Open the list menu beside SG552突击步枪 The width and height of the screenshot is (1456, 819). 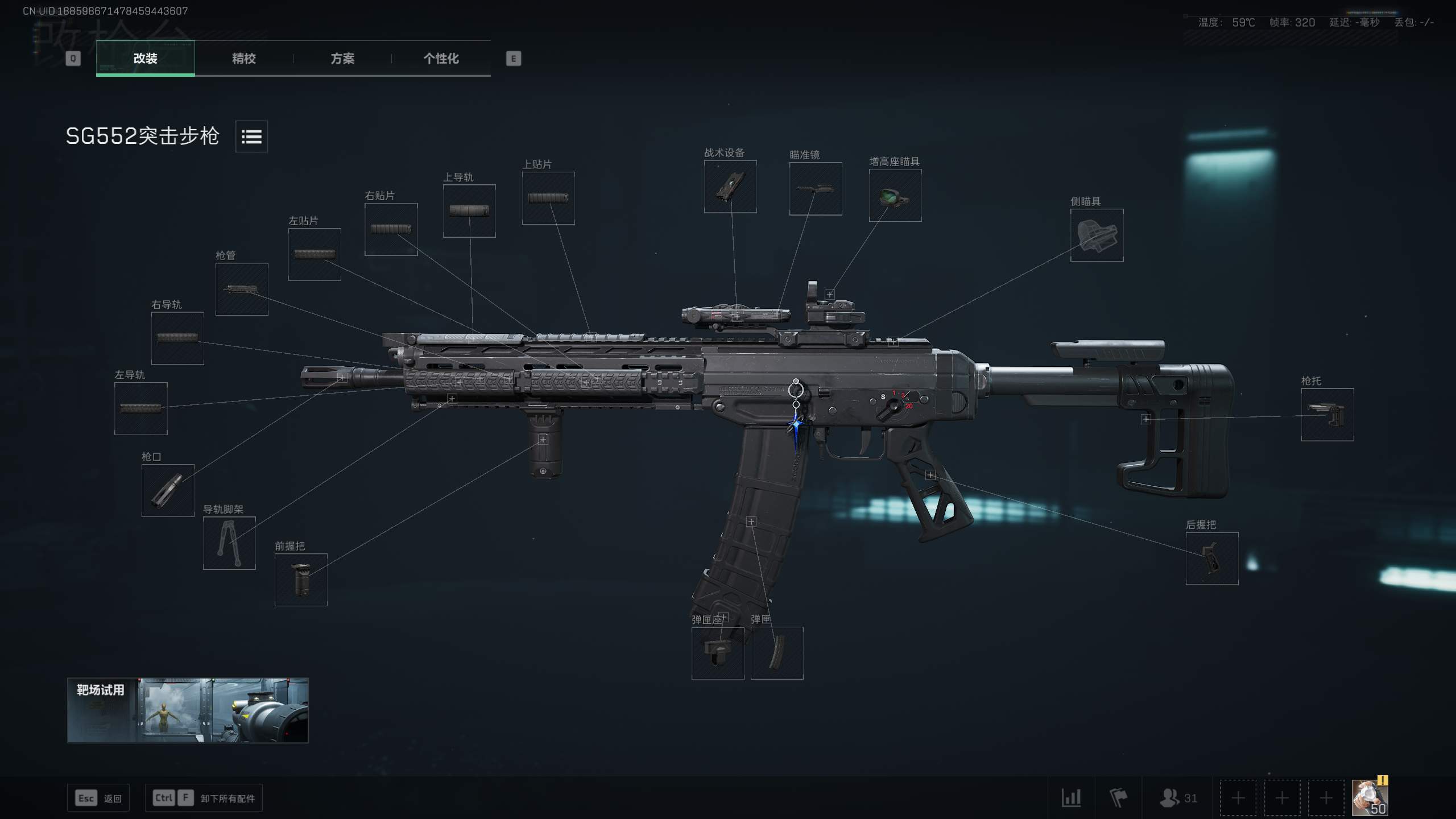[251, 136]
